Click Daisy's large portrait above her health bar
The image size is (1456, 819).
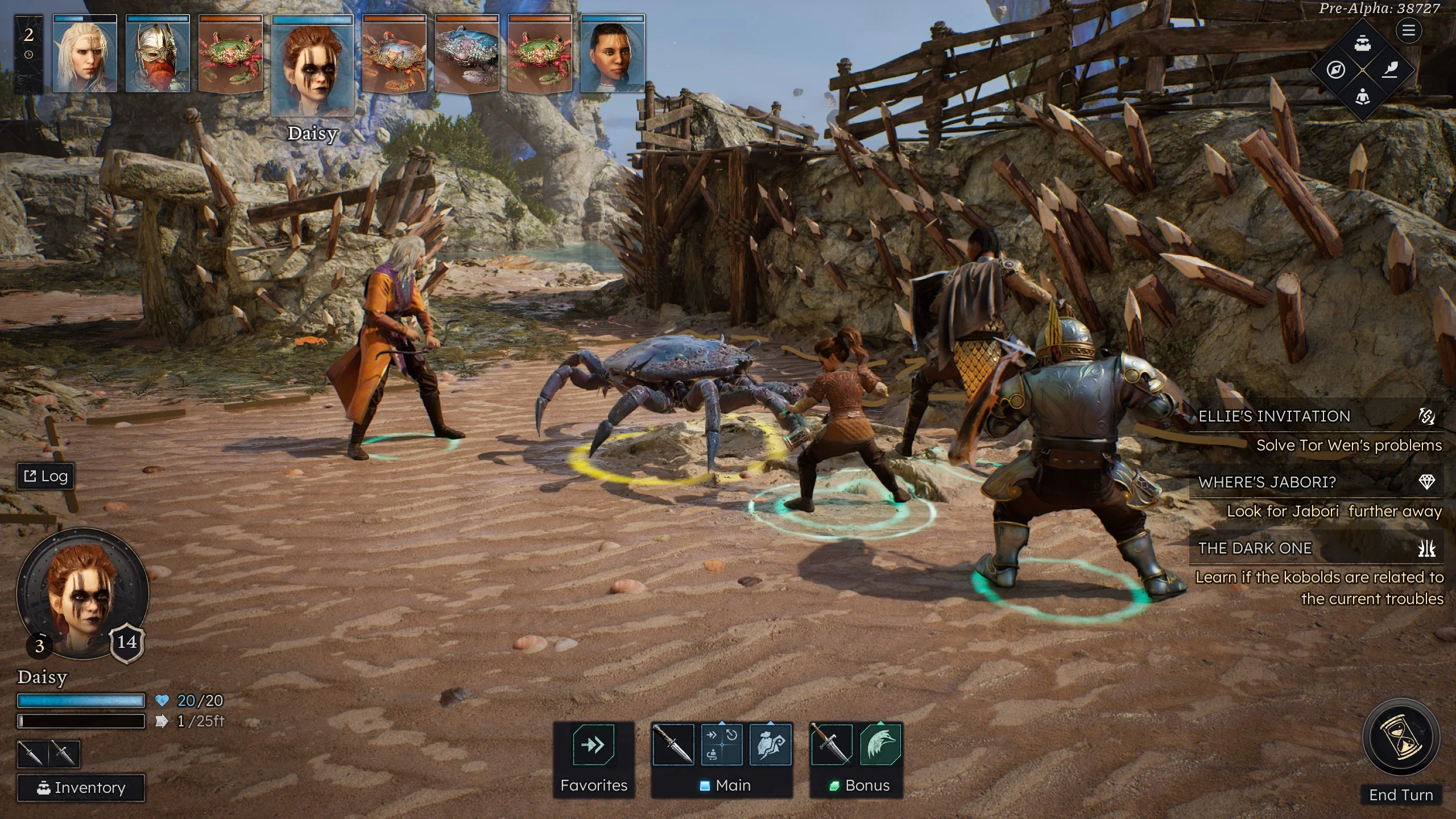[83, 594]
